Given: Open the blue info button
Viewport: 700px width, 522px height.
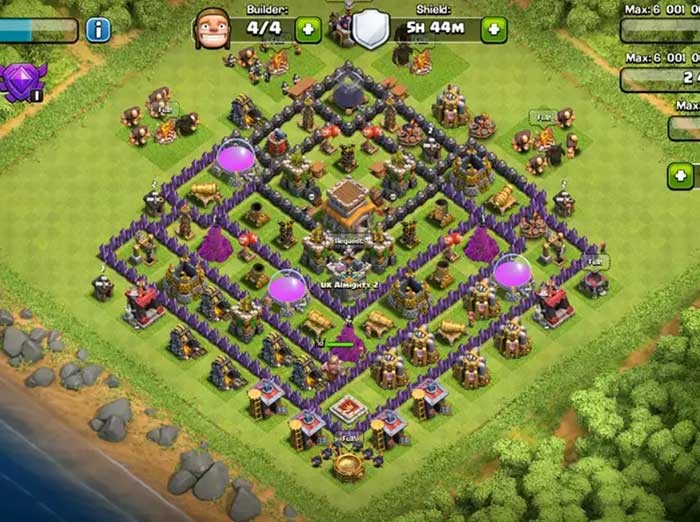Looking at the screenshot, I should (98, 30).
